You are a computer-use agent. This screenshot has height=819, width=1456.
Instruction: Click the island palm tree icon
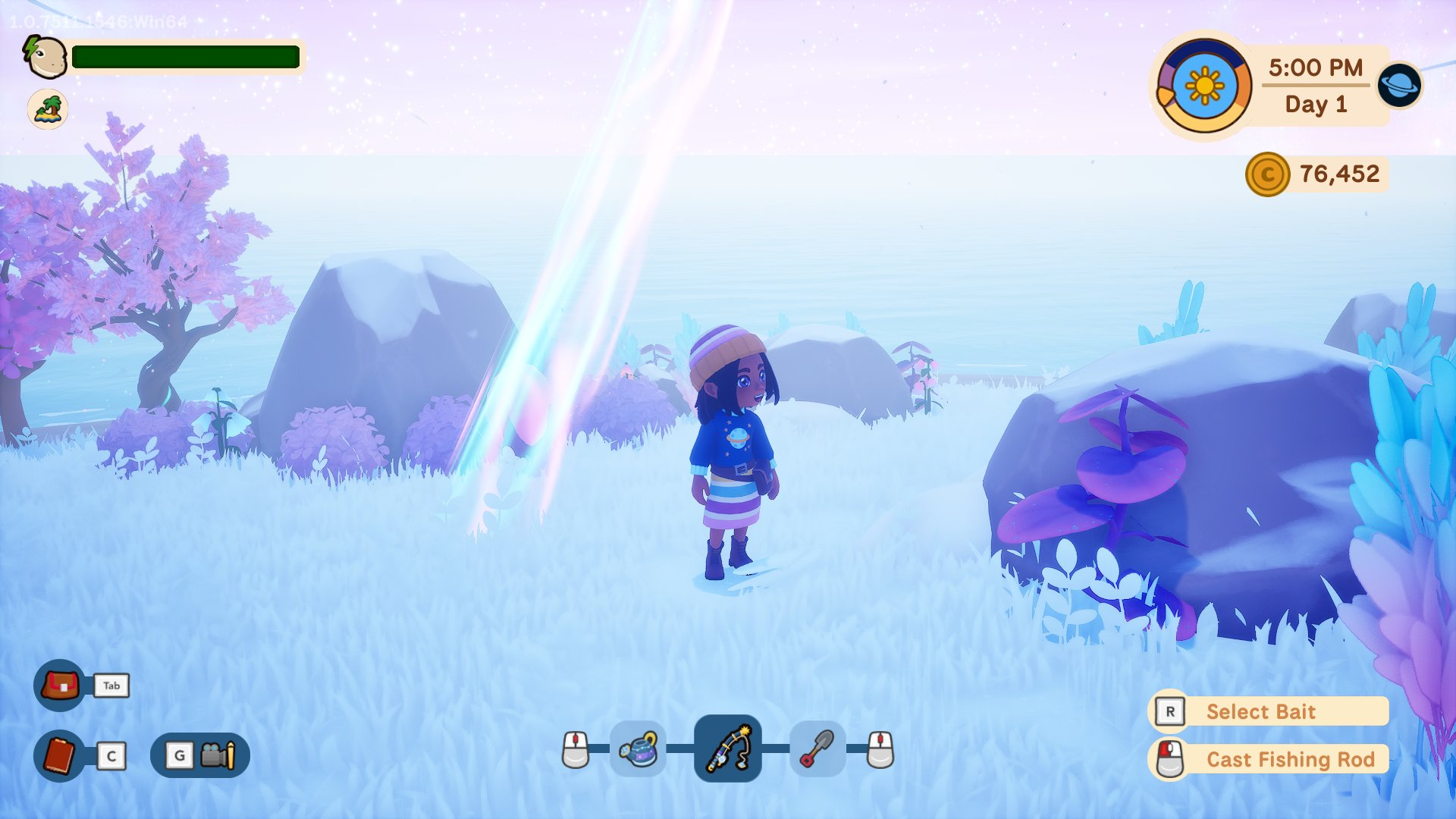tap(48, 109)
